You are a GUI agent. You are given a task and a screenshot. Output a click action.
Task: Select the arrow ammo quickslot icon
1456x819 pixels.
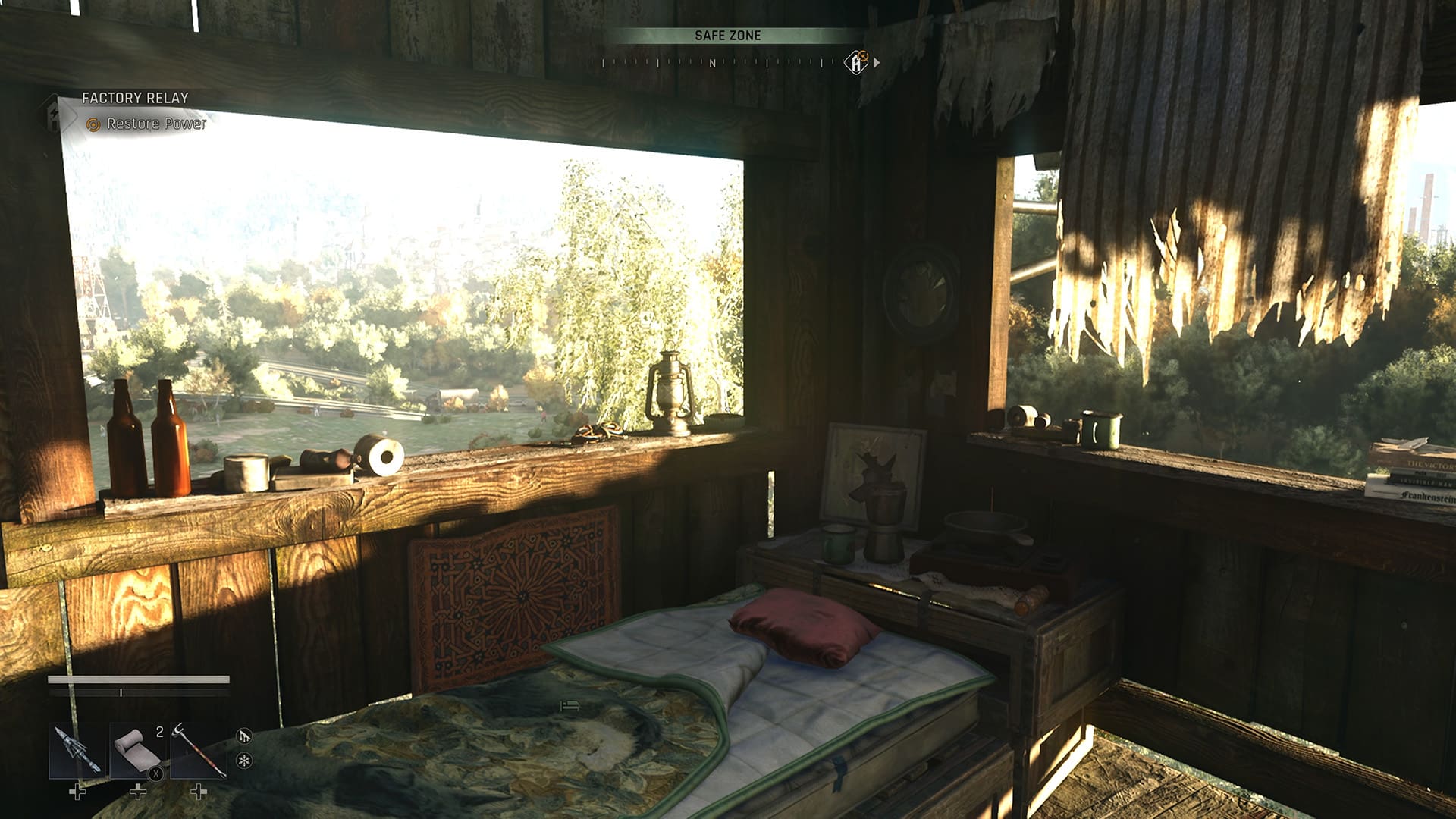pos(77,751)
